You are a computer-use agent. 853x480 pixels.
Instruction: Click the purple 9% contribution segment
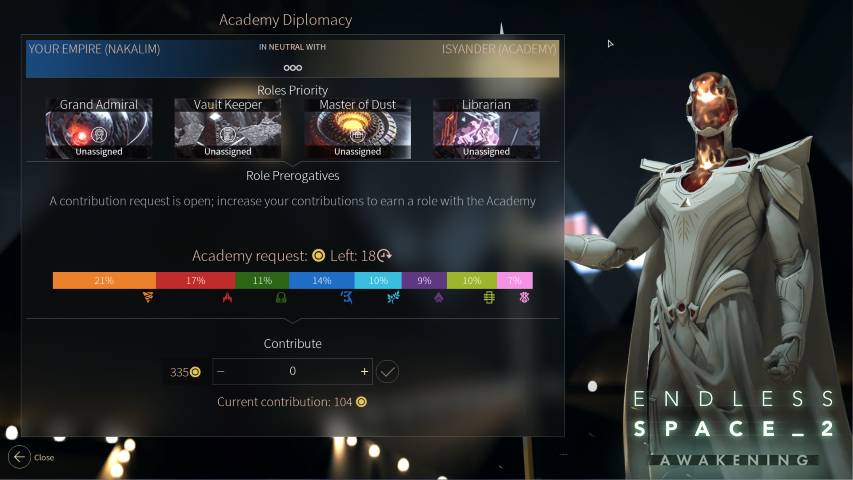tap(424, 281)
